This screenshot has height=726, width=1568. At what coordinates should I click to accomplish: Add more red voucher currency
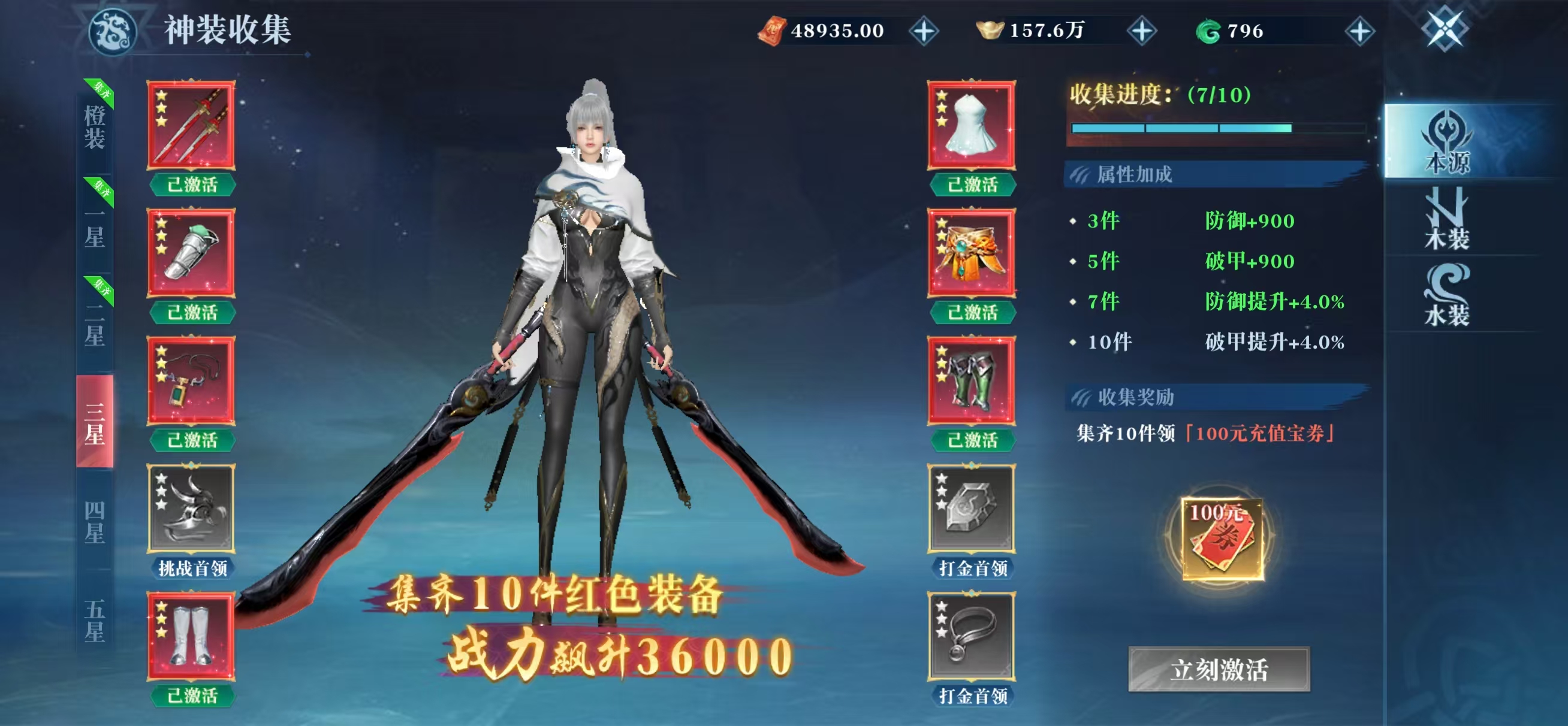[924, 31]
